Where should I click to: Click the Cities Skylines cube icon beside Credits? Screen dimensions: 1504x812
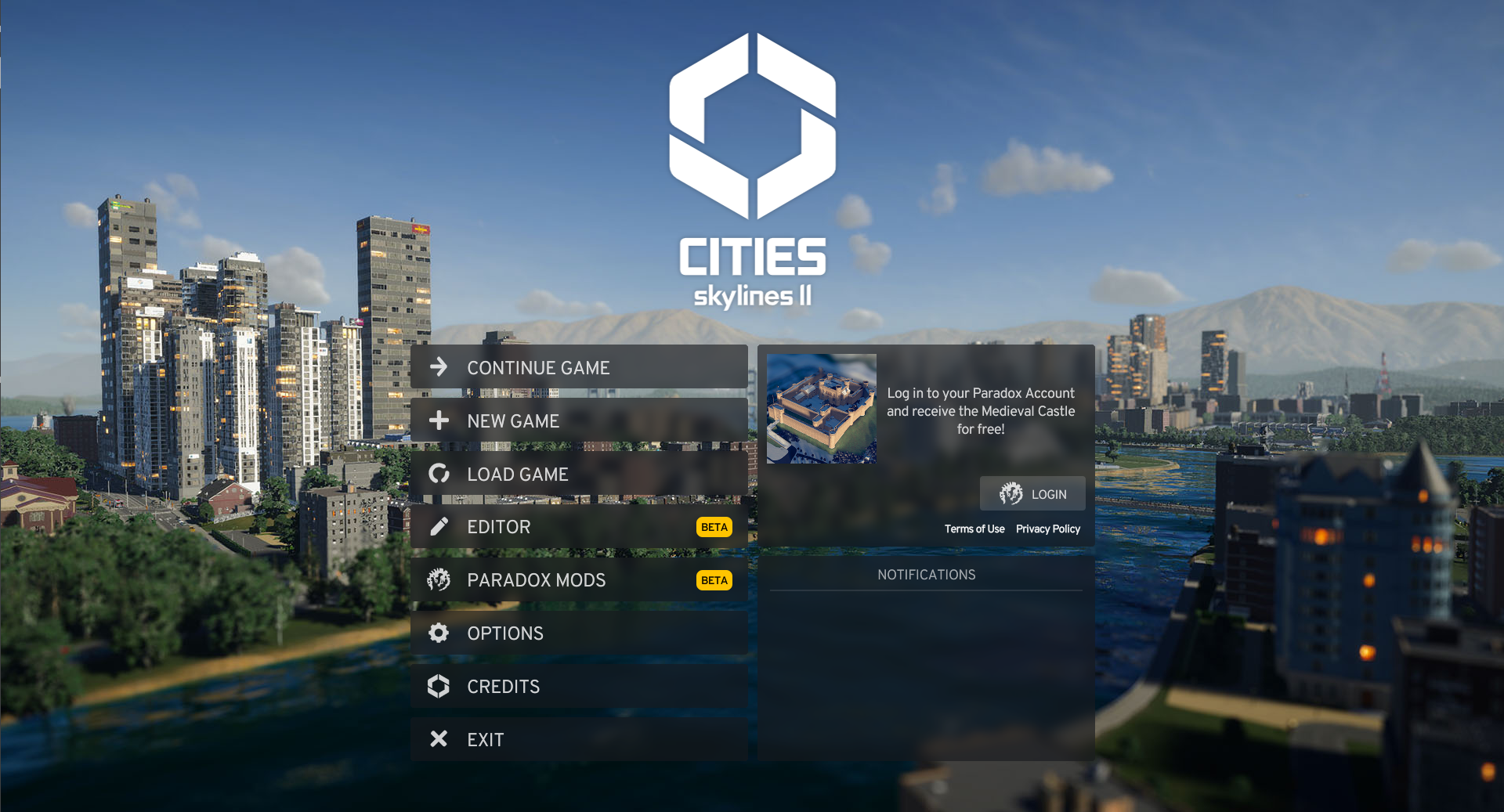tap(439, 686)
